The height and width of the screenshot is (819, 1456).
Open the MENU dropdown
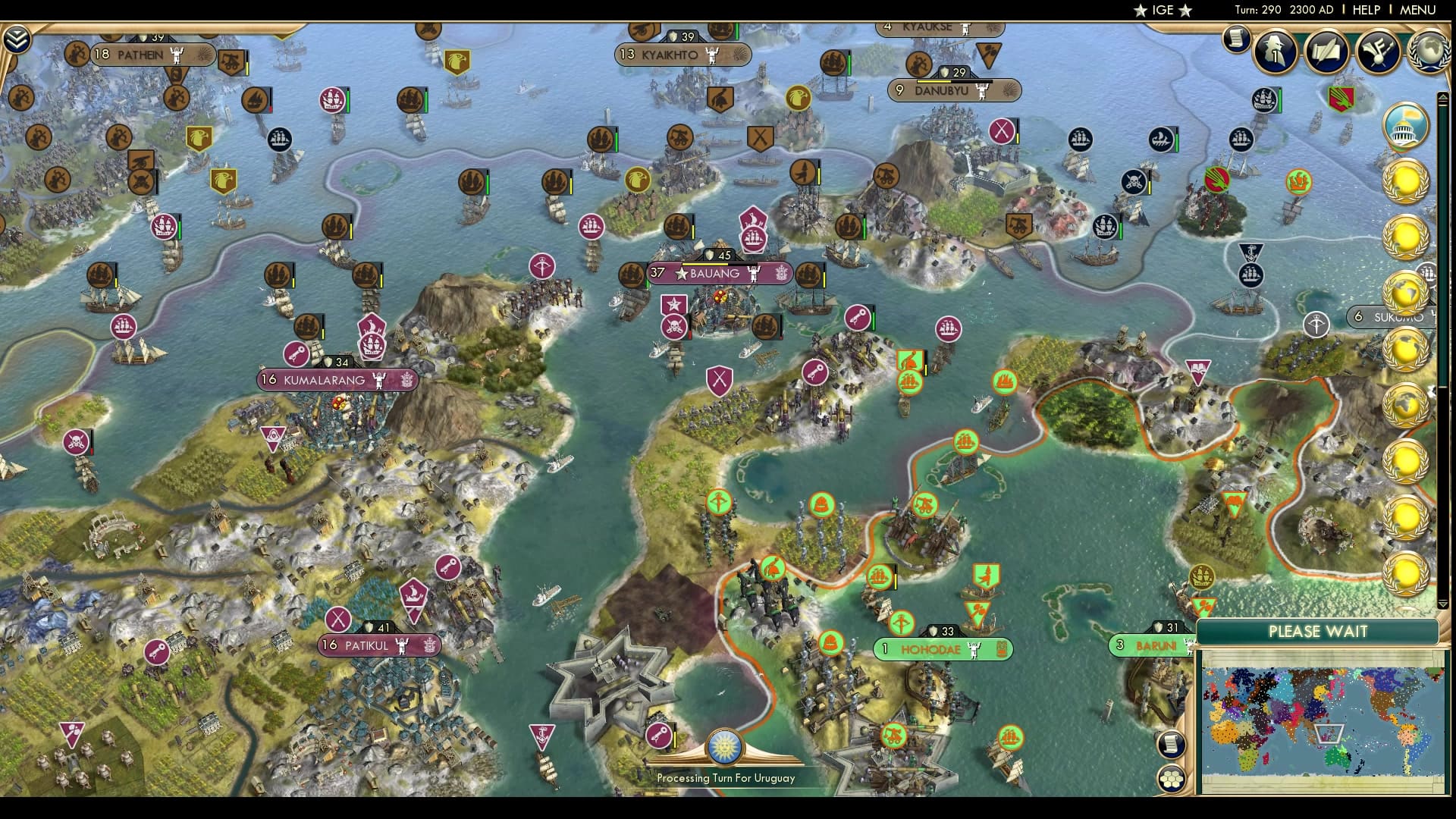click(x=1417, y=10)
